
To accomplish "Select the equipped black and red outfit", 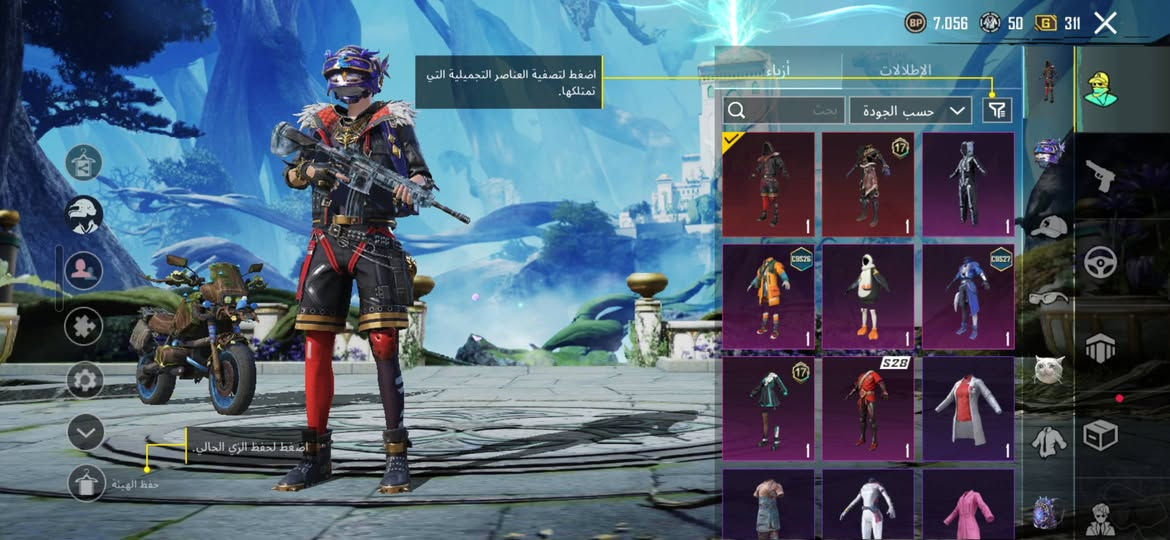I will click(x=768, y=185).
